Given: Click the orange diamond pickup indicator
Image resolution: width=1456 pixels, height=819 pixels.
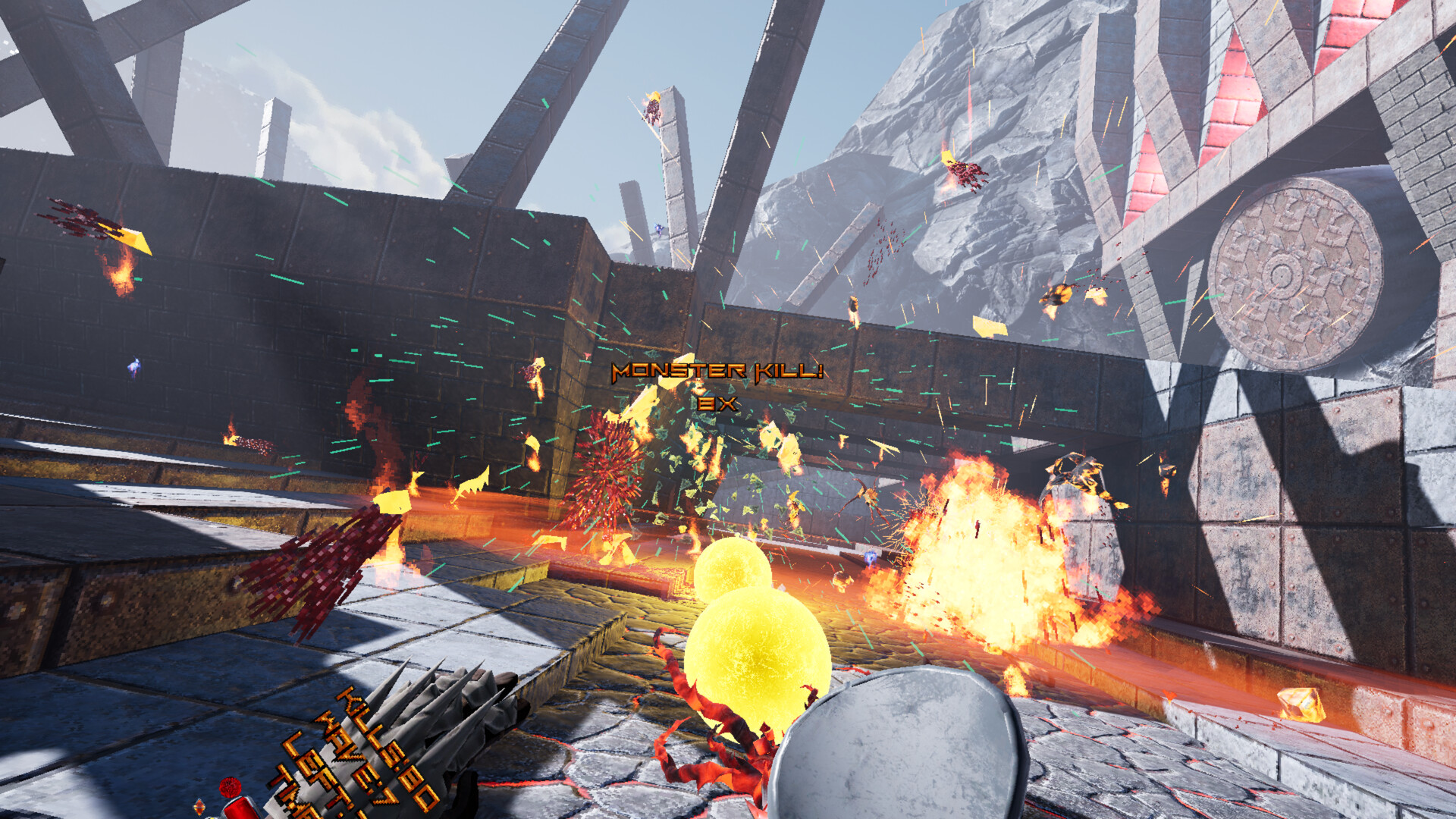Looking at the screenshot, I should 199,805.
